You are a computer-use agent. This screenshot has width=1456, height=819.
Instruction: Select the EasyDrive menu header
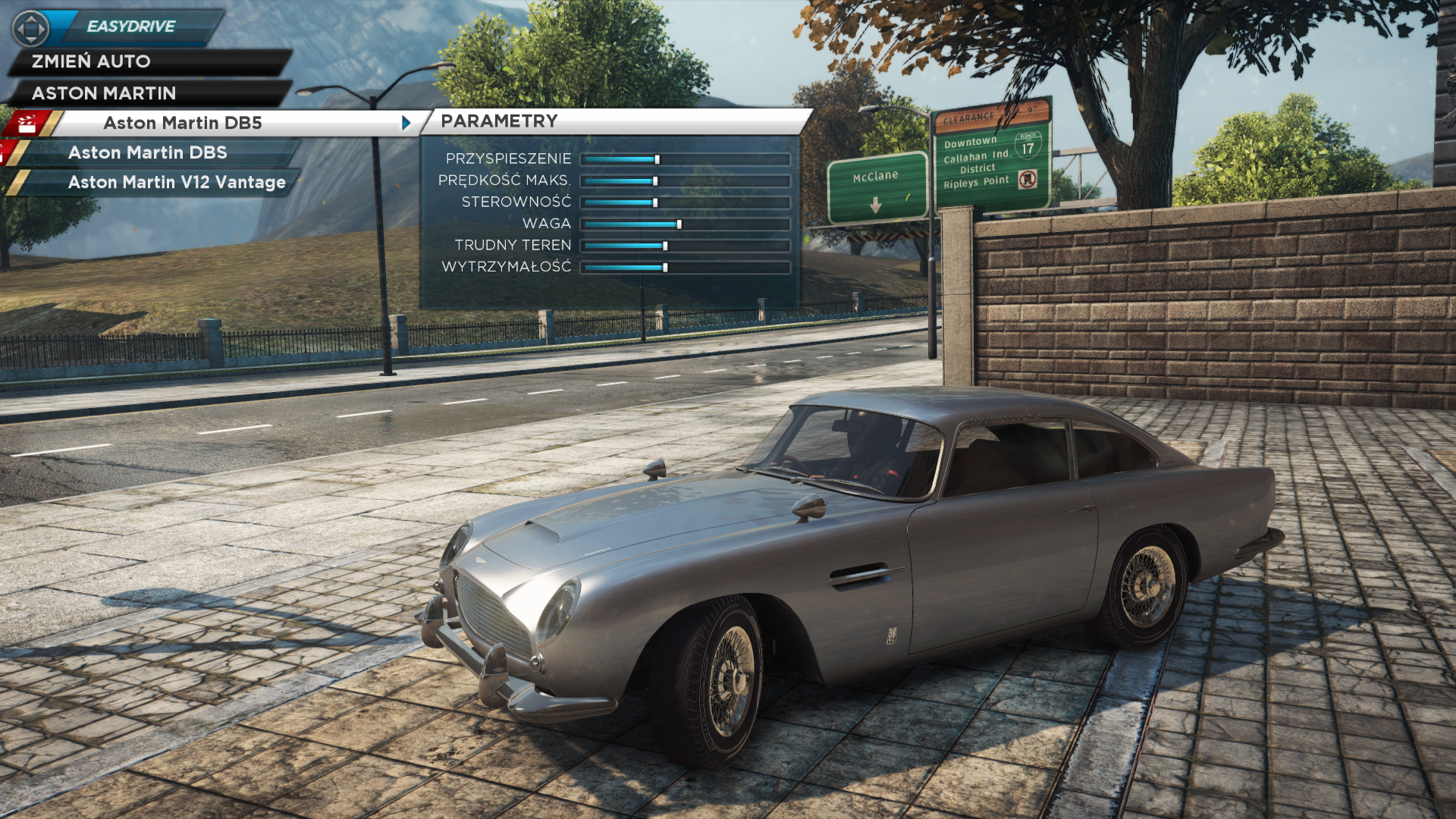131,27
